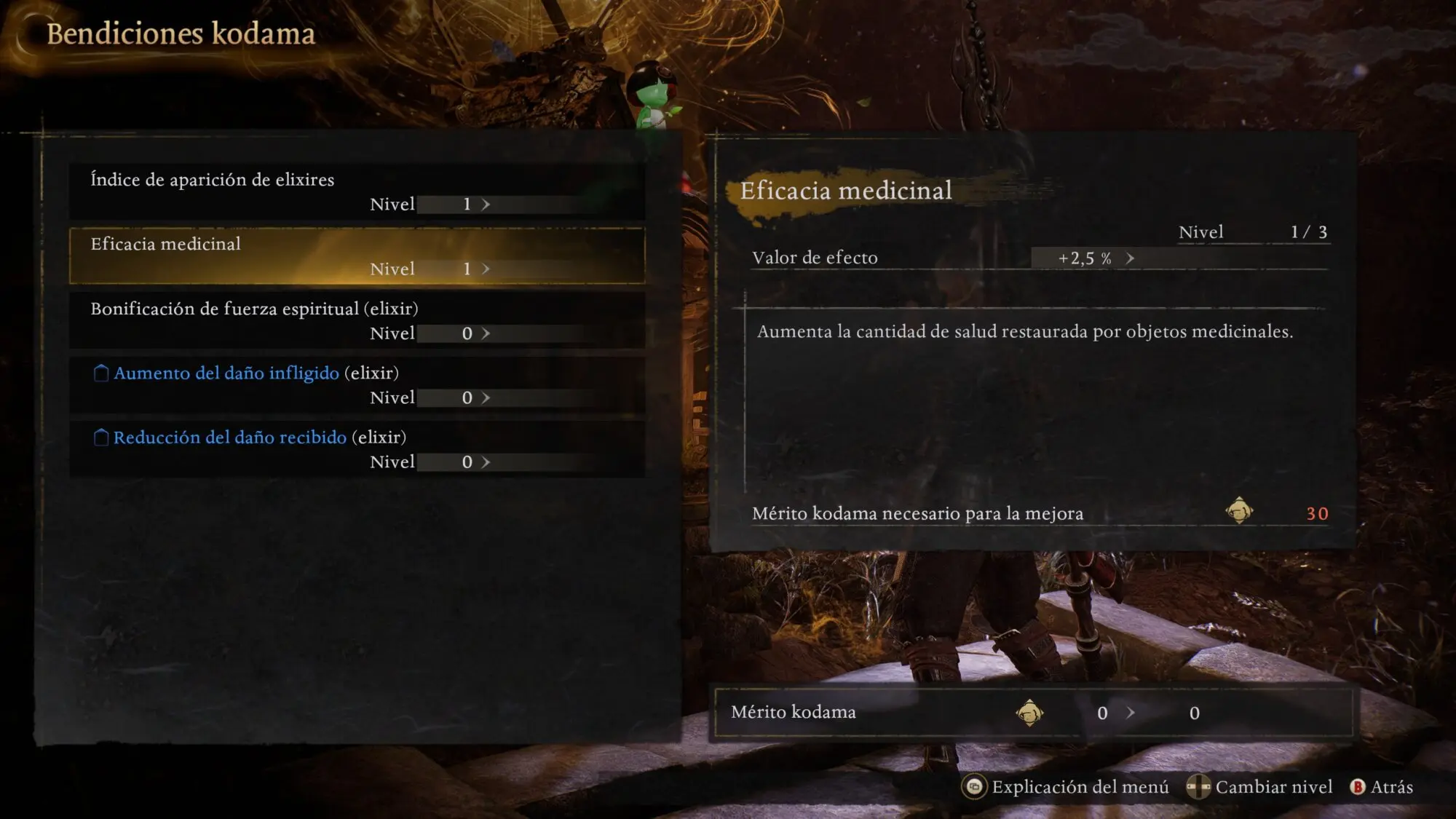
Task: Click Explicación del menú at the bottom
Action: click(1067, 787)
